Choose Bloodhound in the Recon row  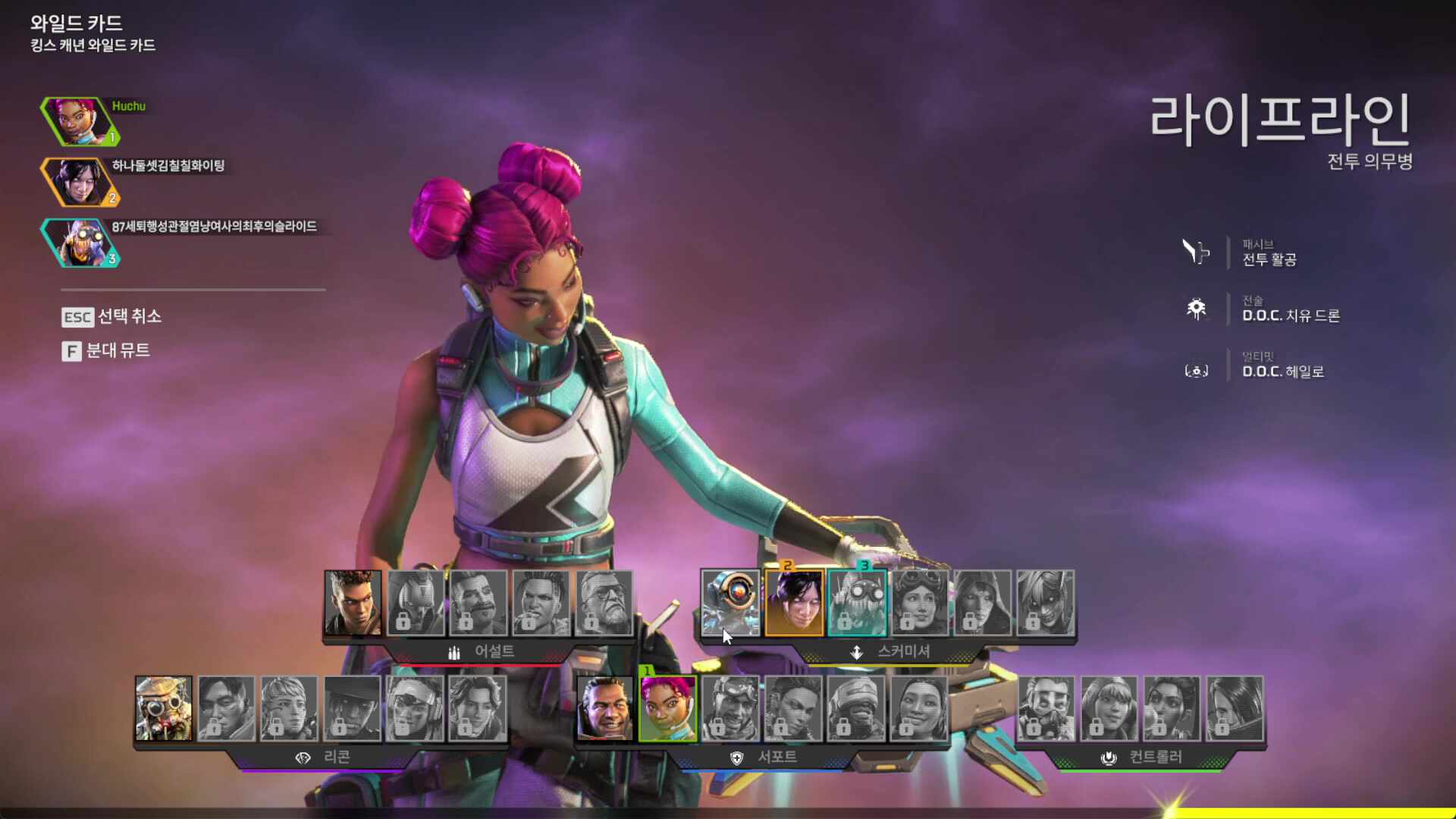point(163,708)
